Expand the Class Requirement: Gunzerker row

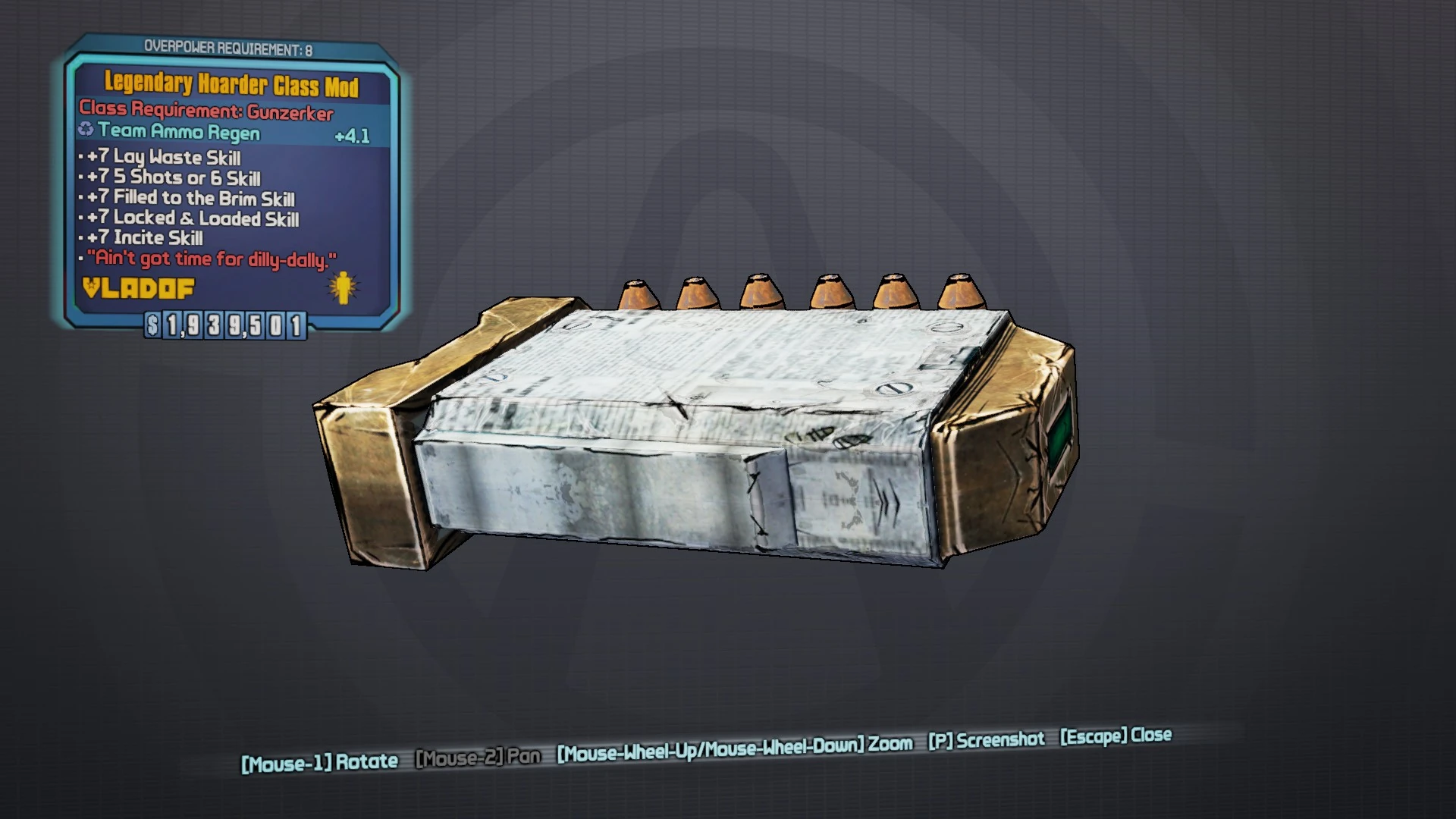tap(206, 109)
